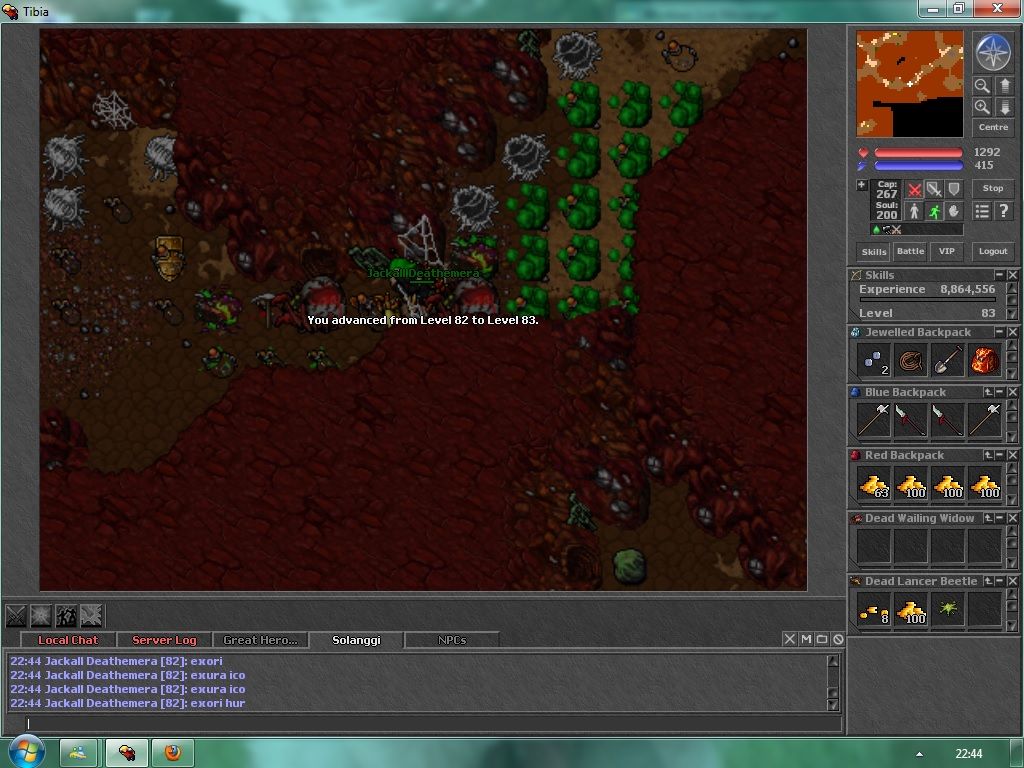Switch to the Local Chat tab
Image resolution: width=1024 pixels, height=768 pixels.
click(68, 640)
